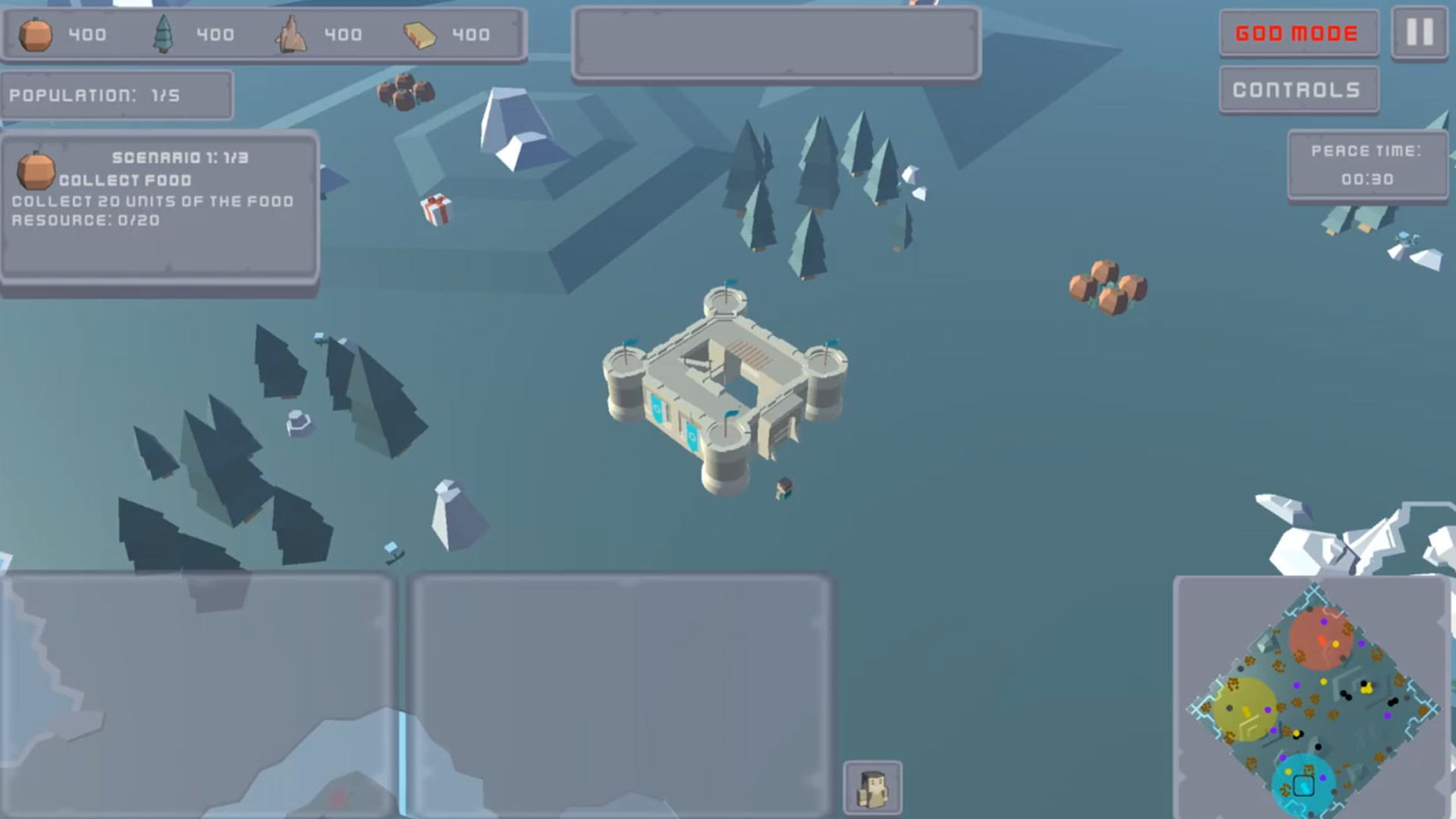Click the gold resource icon

coord(422,34)
